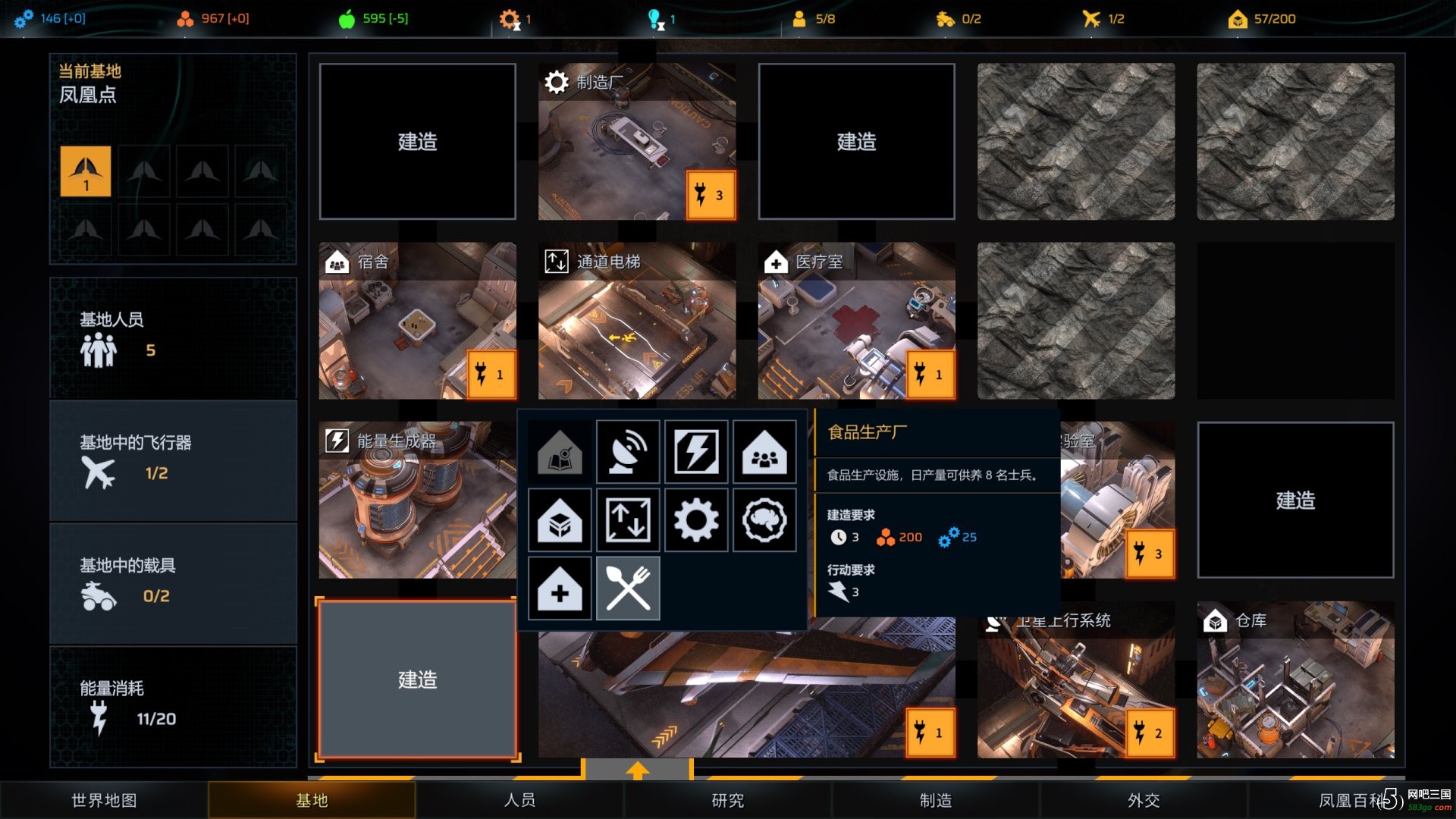Select the highlighted orange base slot 1
Image resolution: width=1456 pixels, height=819 pixels.
pos(86,171)
